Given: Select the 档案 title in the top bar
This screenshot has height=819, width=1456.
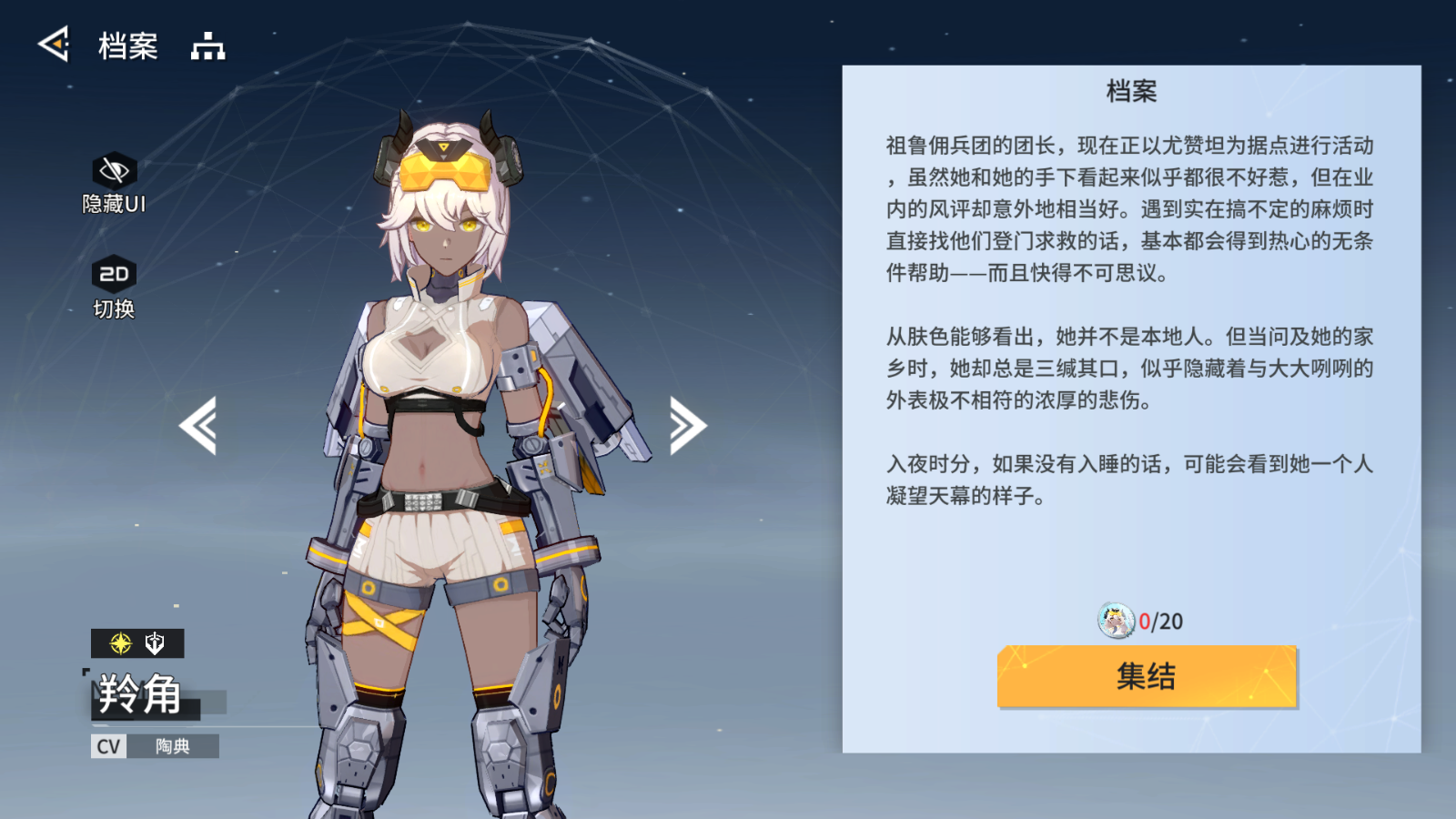Looking at the screenshot, I should pos(127,45).
